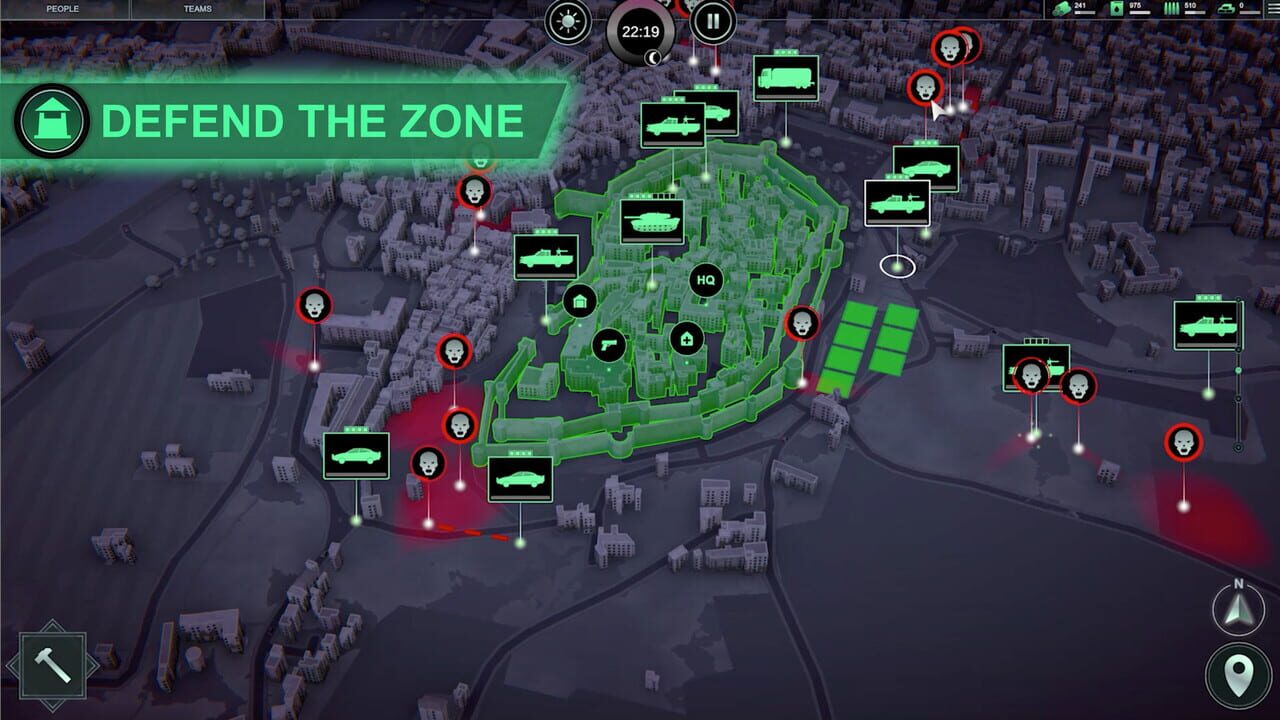Screen dimensions: 1280x720
Task: Click the sun day/night cycle icon
Action: 566,22
